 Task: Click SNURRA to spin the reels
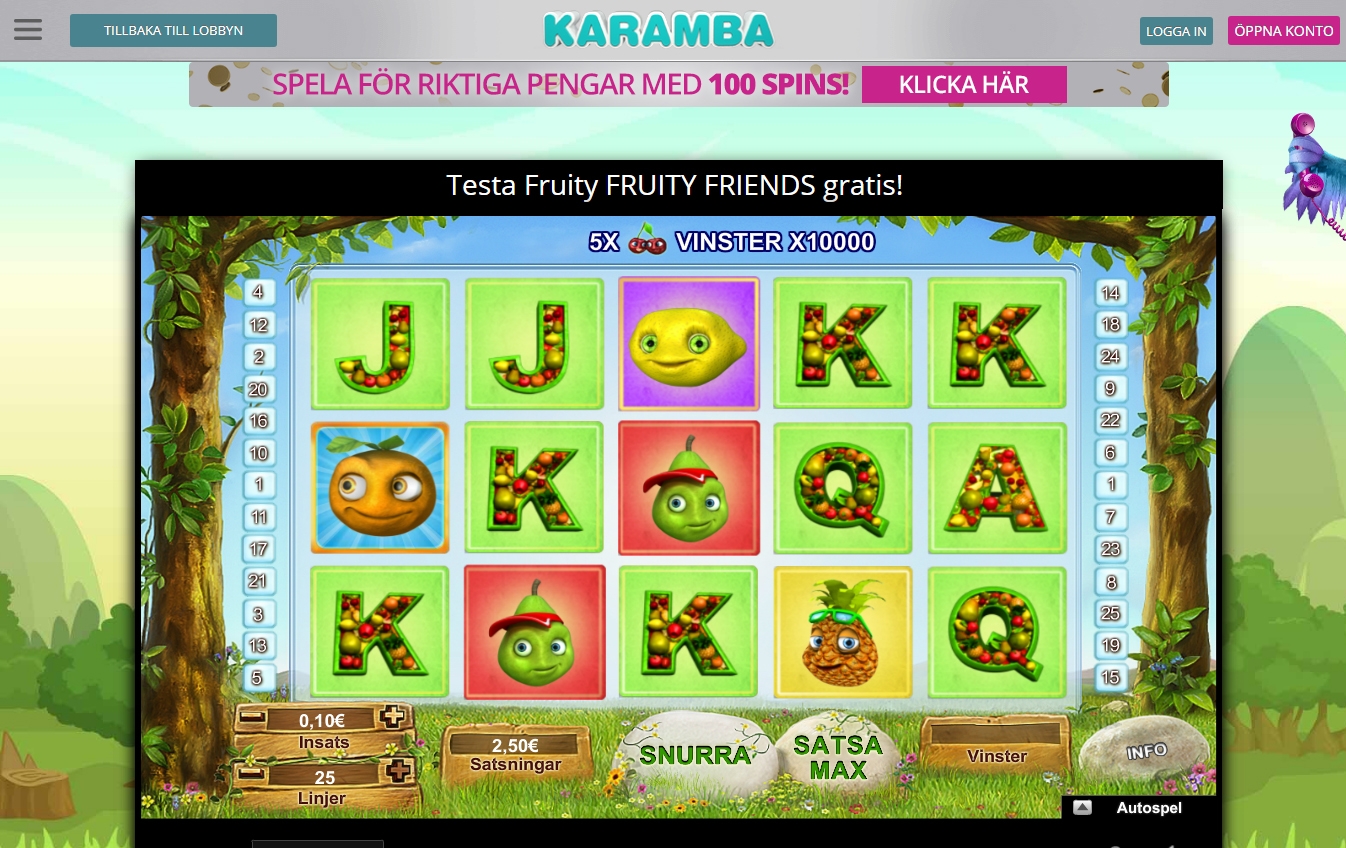[x=697, y=753]
